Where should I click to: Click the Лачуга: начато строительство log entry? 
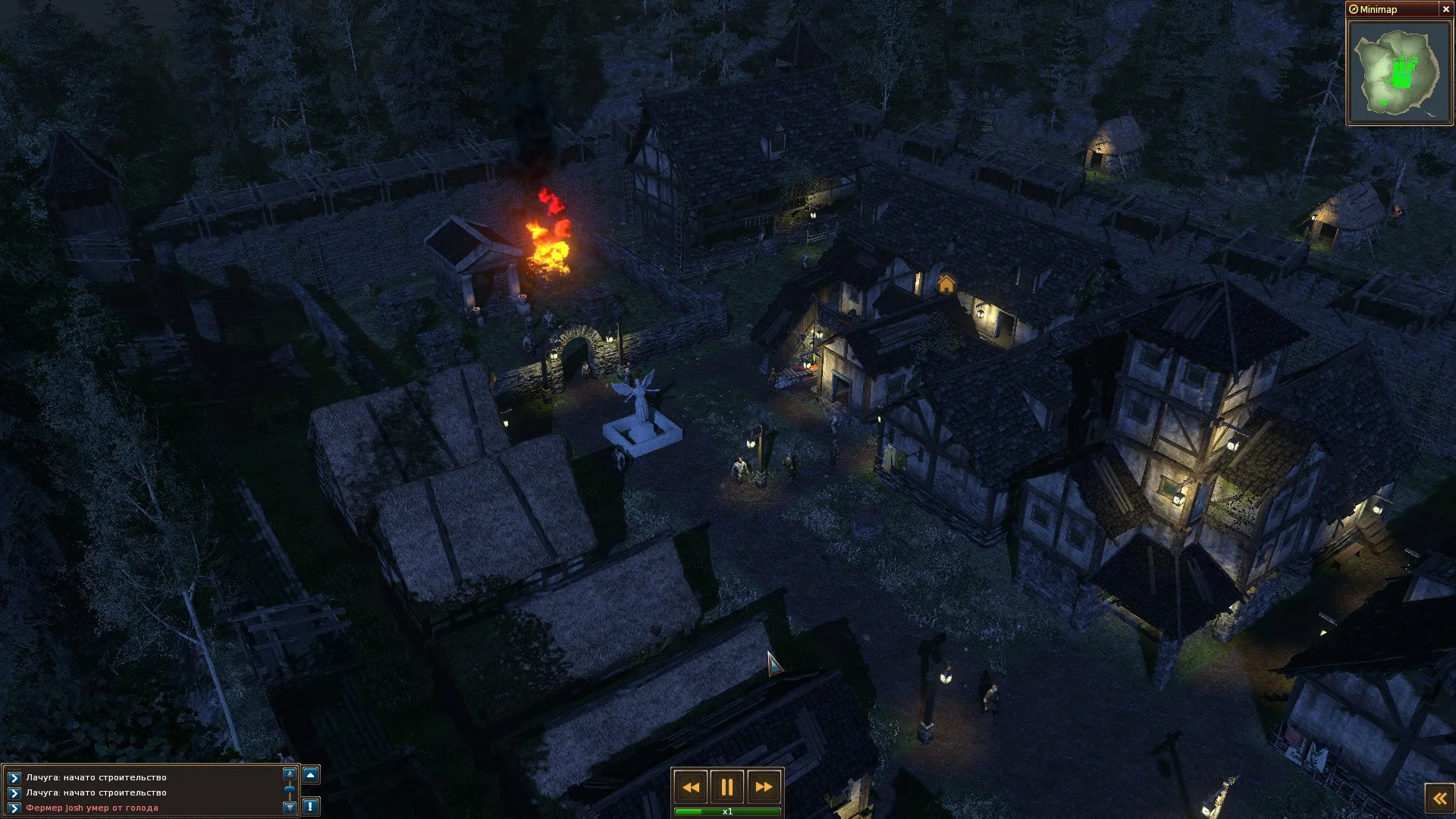(95, 777)
